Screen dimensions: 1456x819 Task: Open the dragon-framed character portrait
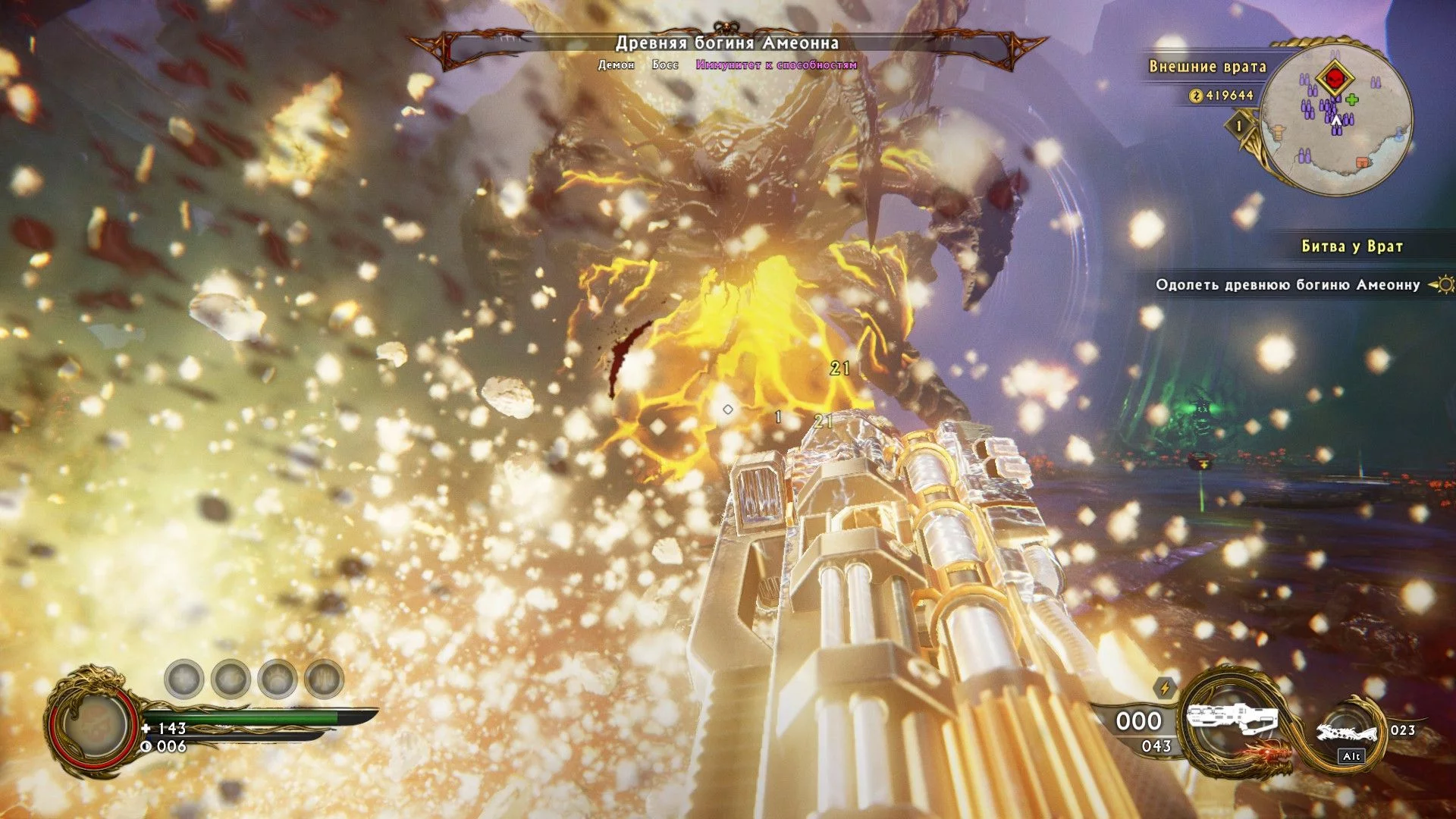tap(95, 724)
